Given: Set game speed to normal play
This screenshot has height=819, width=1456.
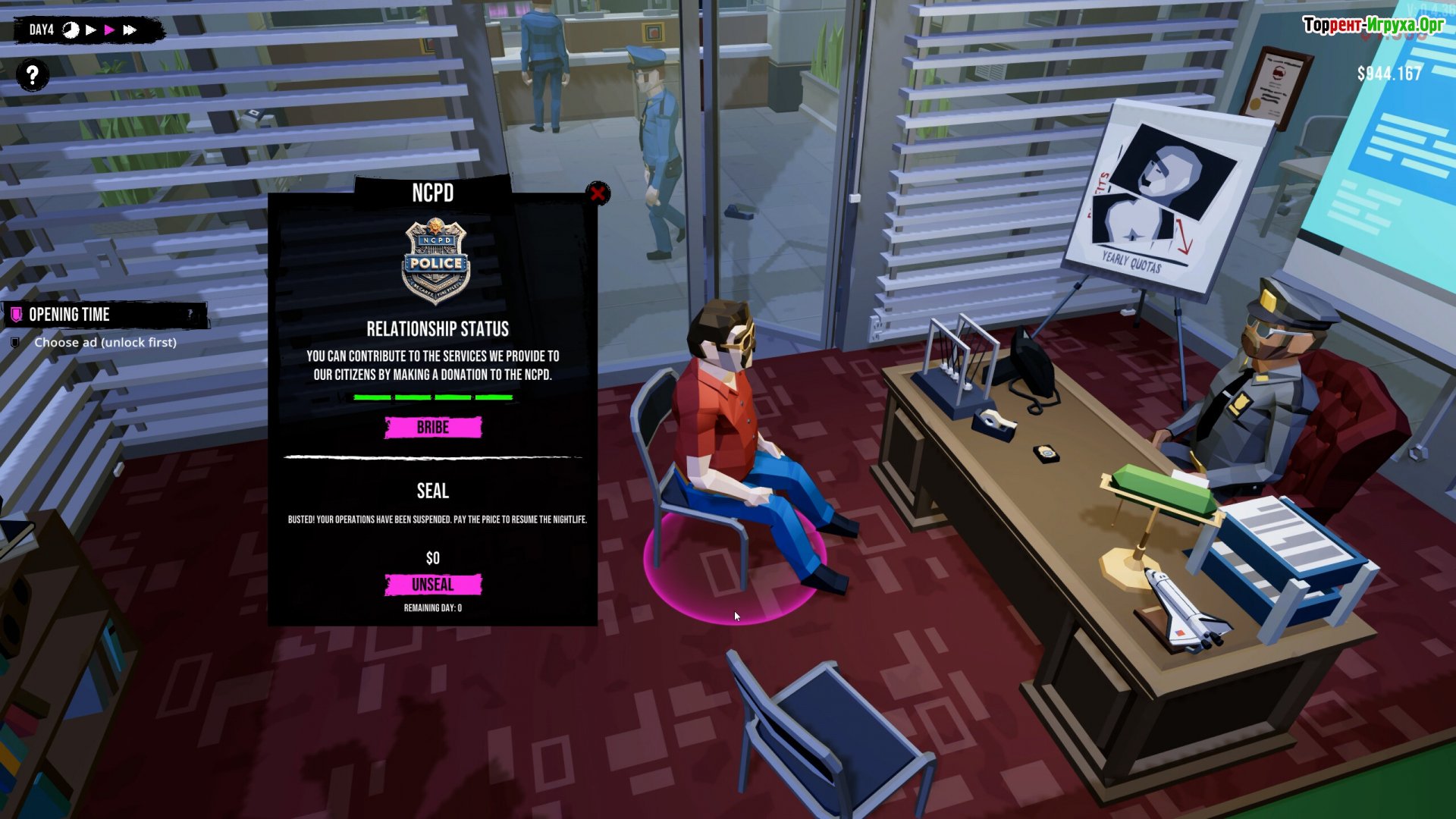Looking at the screenshot, I should tap(91, 30).
